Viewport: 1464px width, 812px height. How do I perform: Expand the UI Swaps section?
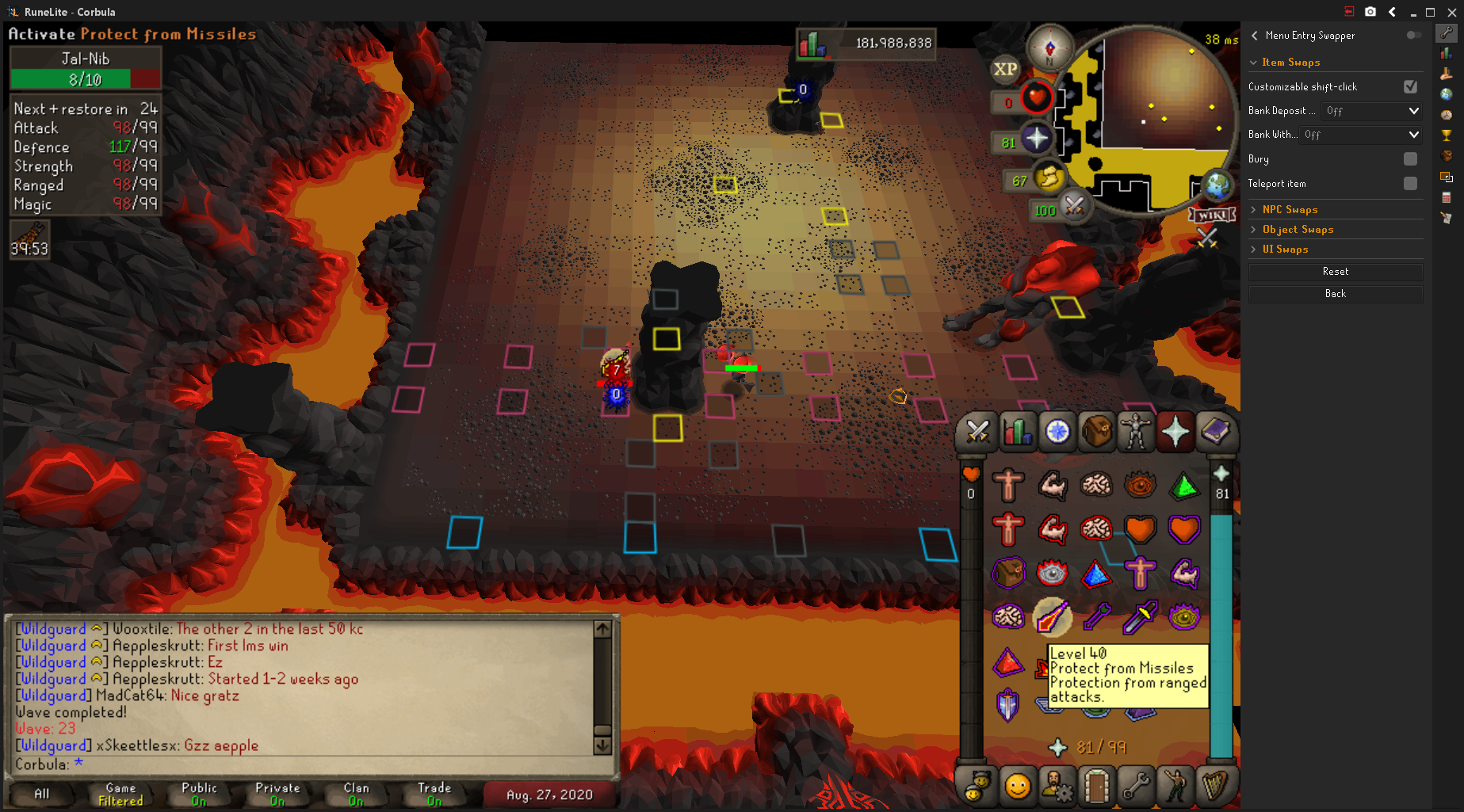[x=1285, y=250]
